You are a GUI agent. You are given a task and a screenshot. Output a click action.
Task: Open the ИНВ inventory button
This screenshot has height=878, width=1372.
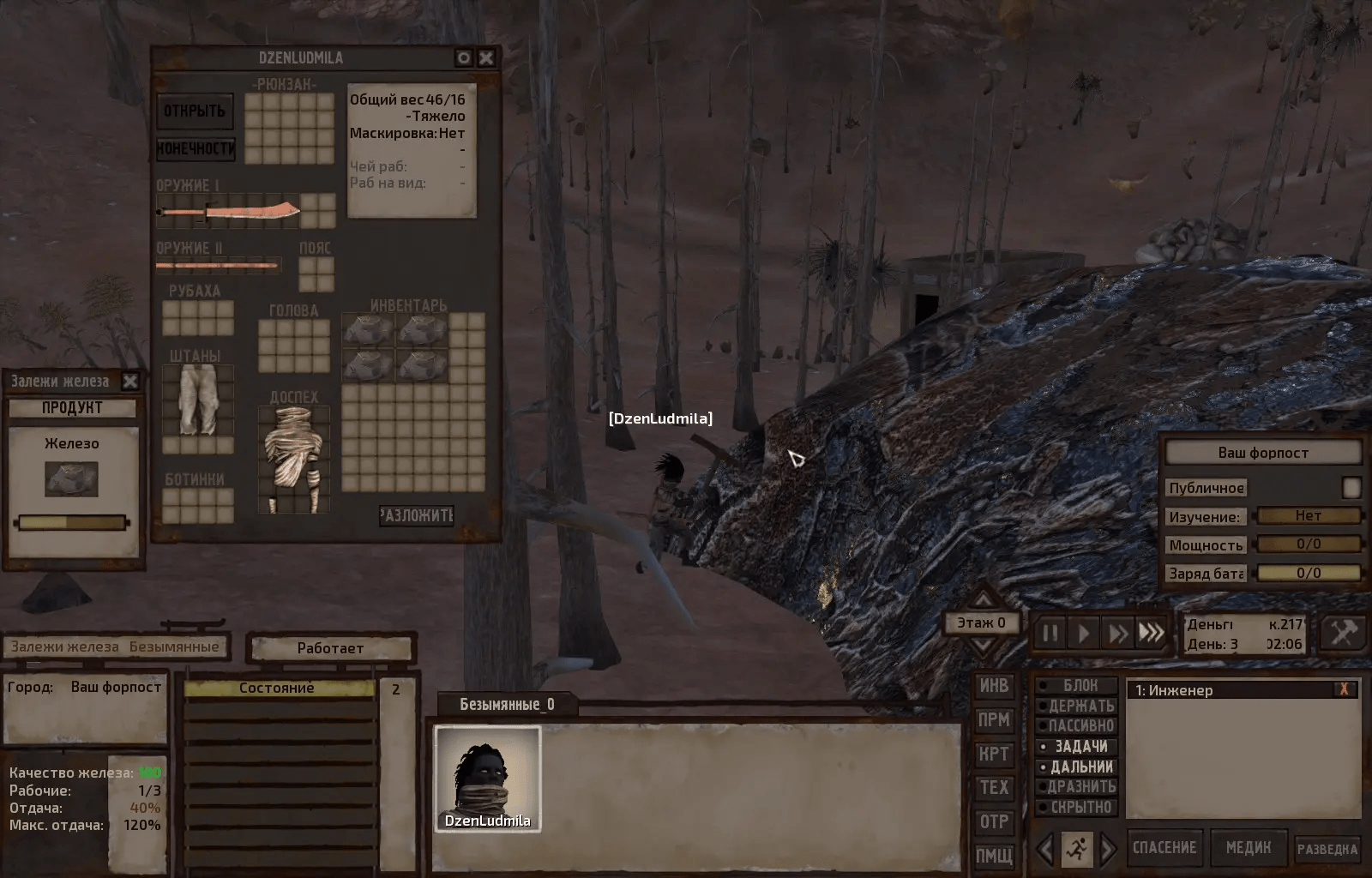[x=994, y=686]
